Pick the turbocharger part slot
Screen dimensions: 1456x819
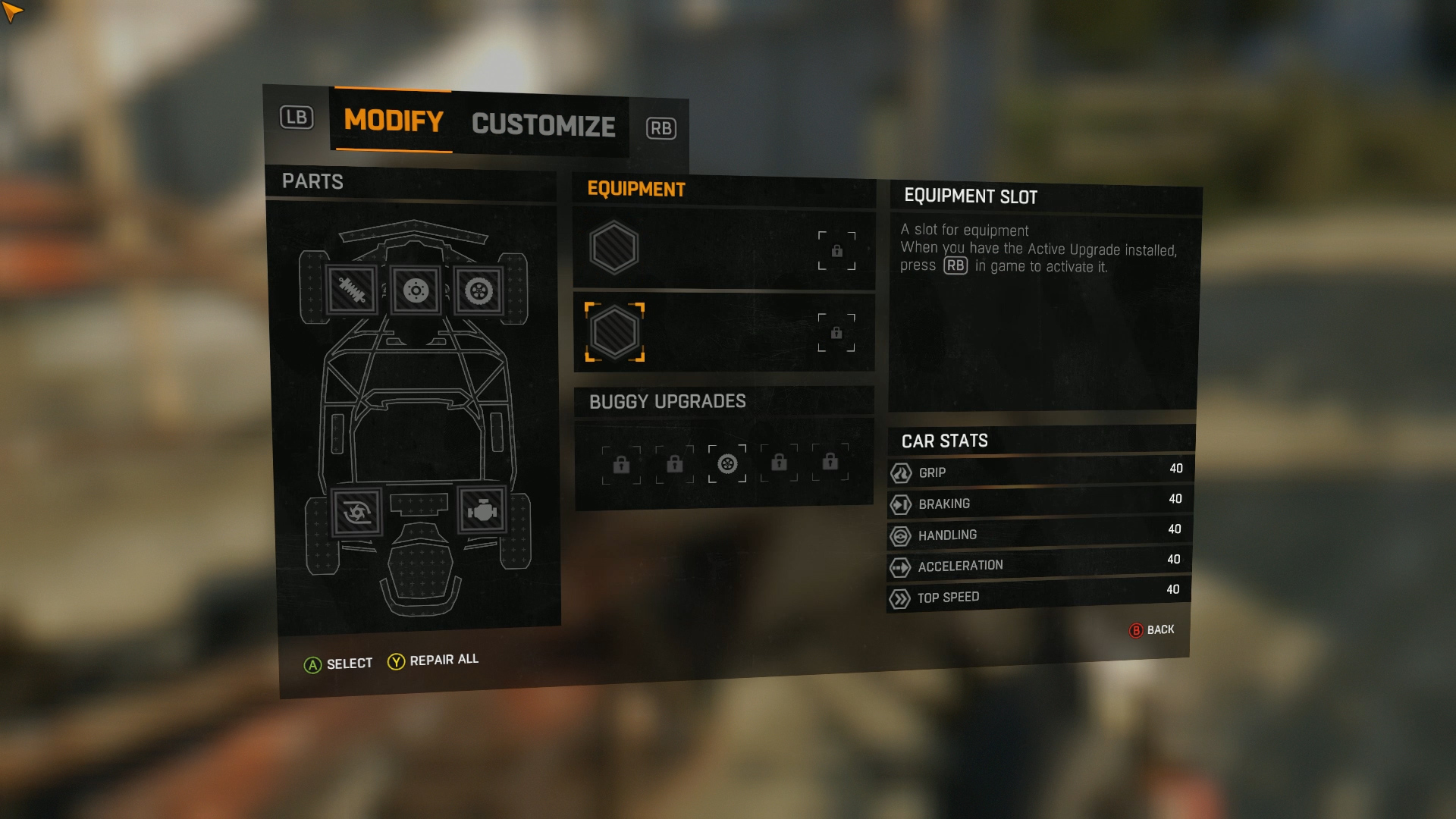coord(356,513)
